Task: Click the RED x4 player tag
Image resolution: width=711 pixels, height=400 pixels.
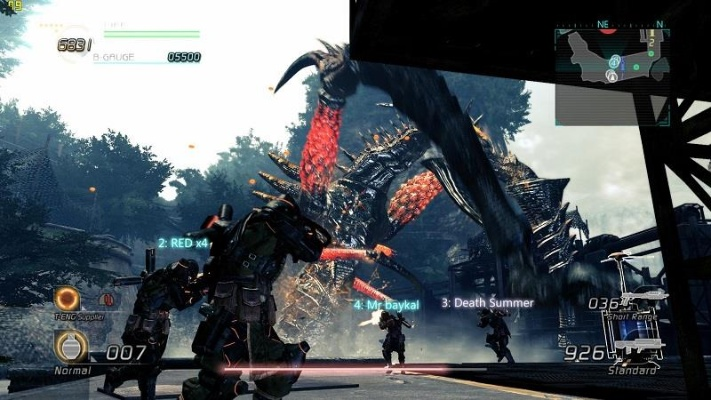Action: (183, 243)
